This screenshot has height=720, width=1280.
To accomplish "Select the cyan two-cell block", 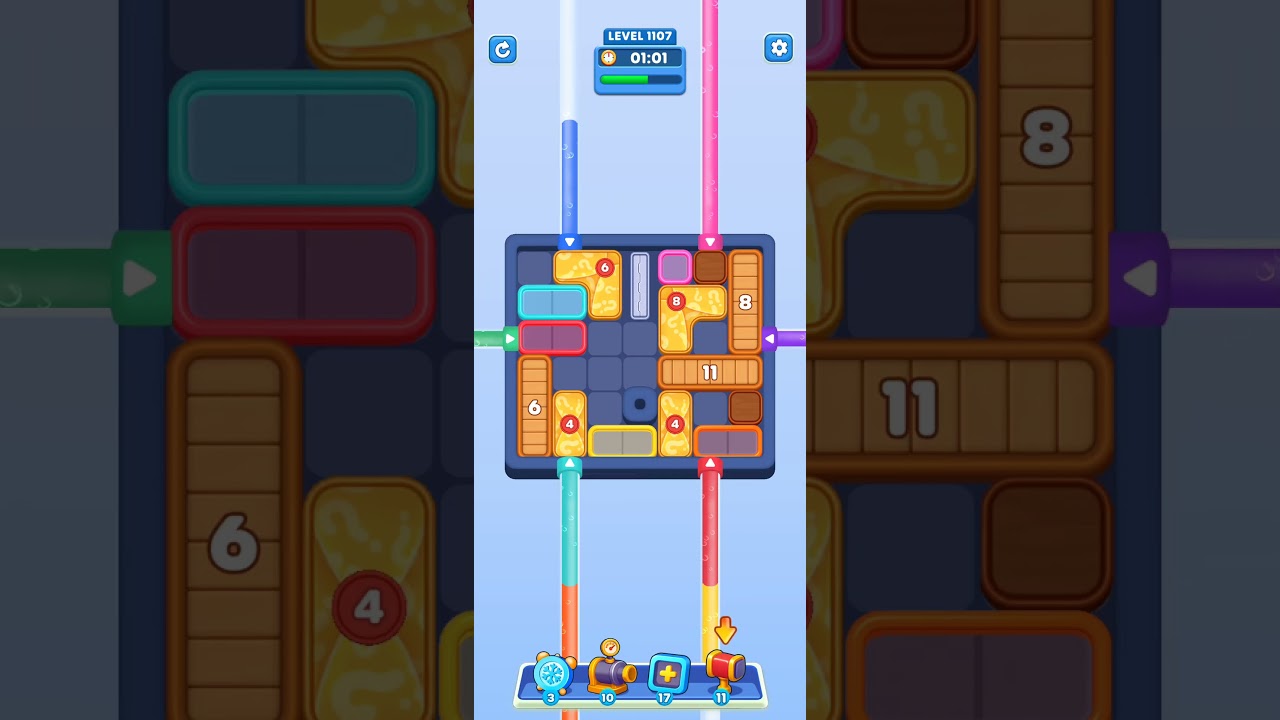I will click(552, 301).
